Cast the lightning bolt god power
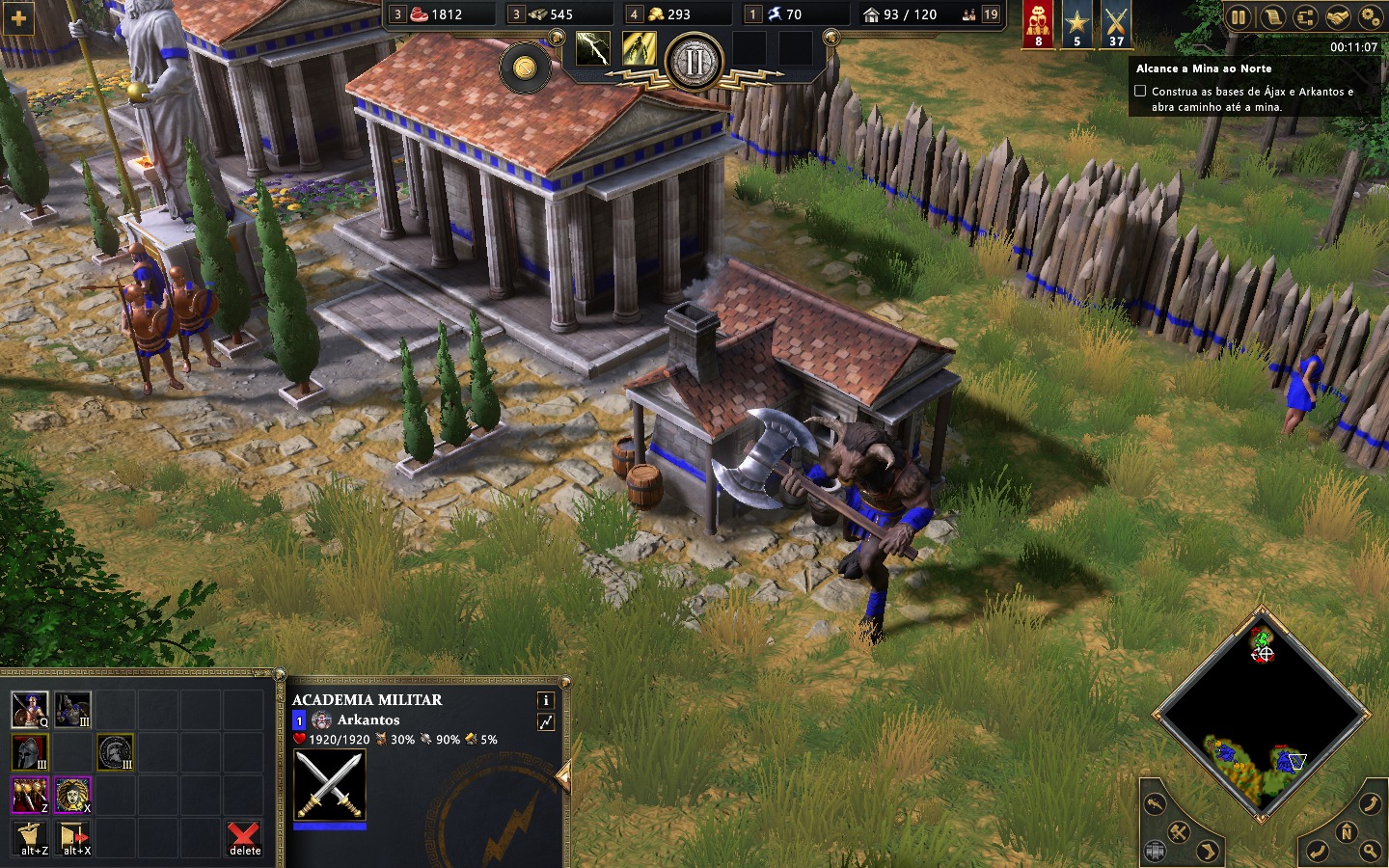The image size is (1389, 868). tap(592, 48)
